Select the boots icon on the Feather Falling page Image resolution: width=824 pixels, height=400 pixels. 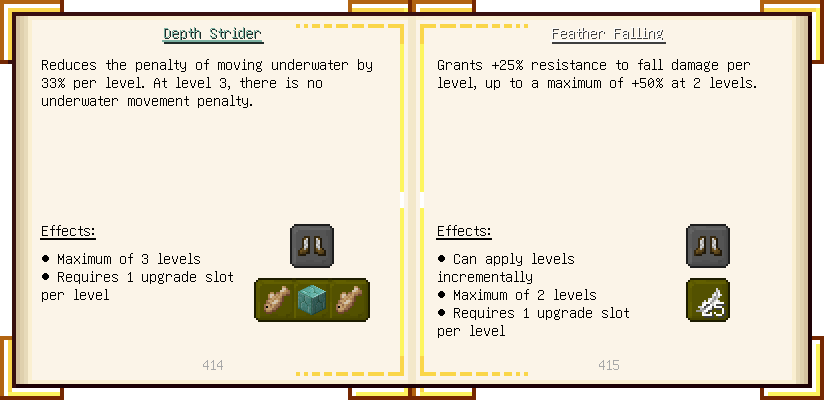point(708,246)
